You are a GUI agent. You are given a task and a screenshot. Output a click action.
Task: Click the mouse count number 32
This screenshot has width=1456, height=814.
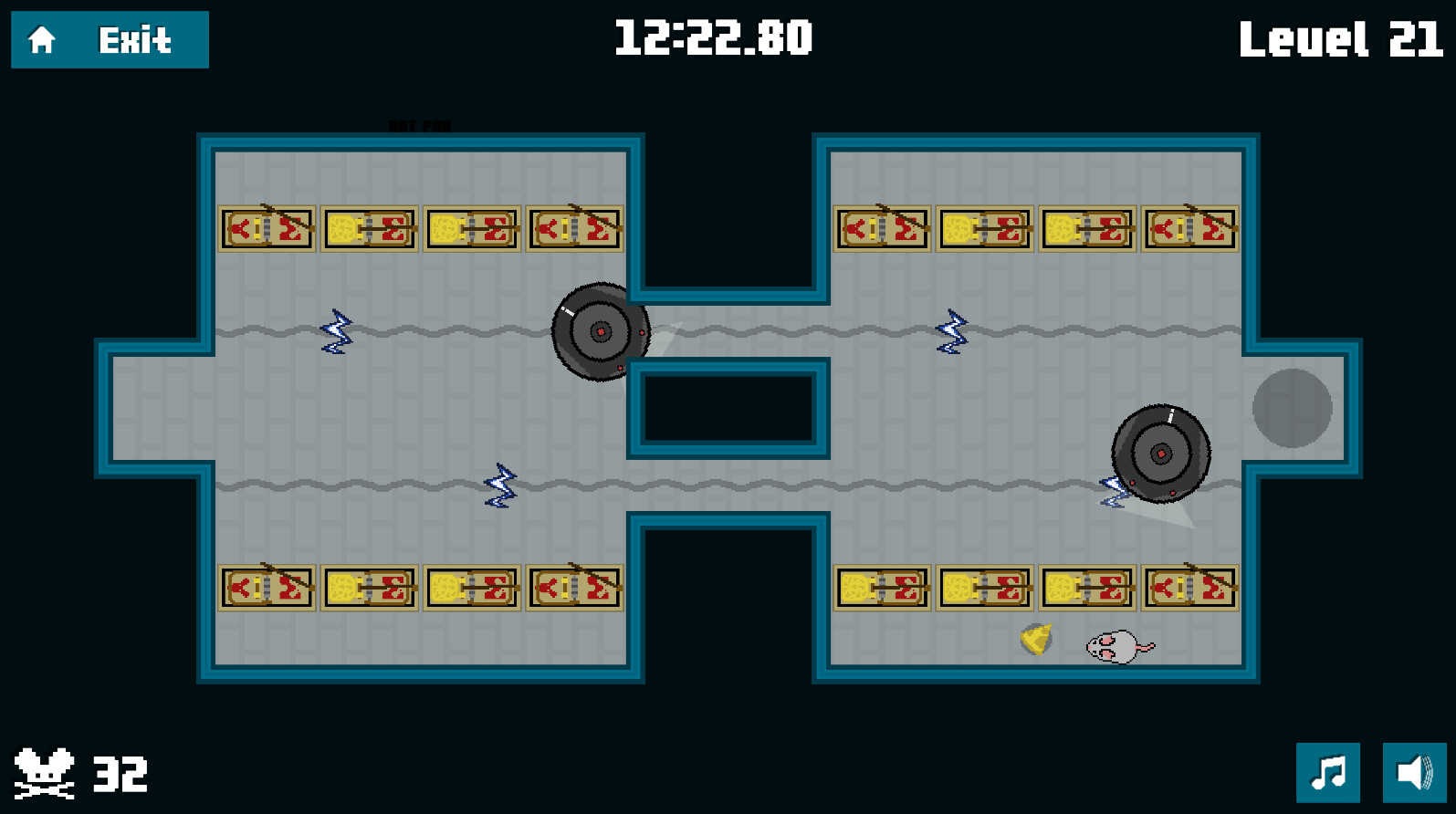coord(120,774)
